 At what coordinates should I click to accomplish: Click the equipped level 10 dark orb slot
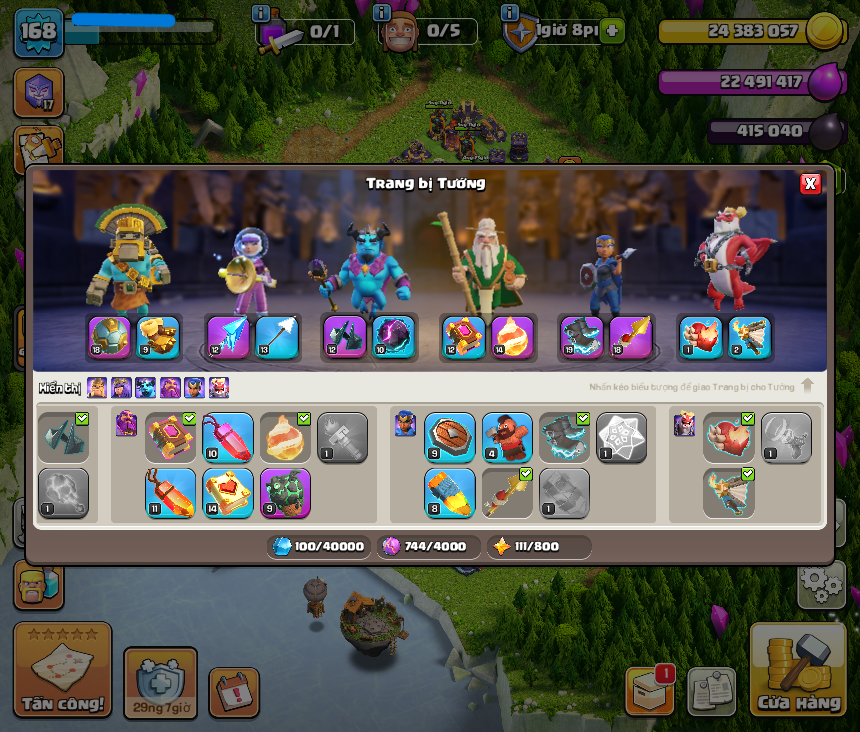(x=394, y=337)
